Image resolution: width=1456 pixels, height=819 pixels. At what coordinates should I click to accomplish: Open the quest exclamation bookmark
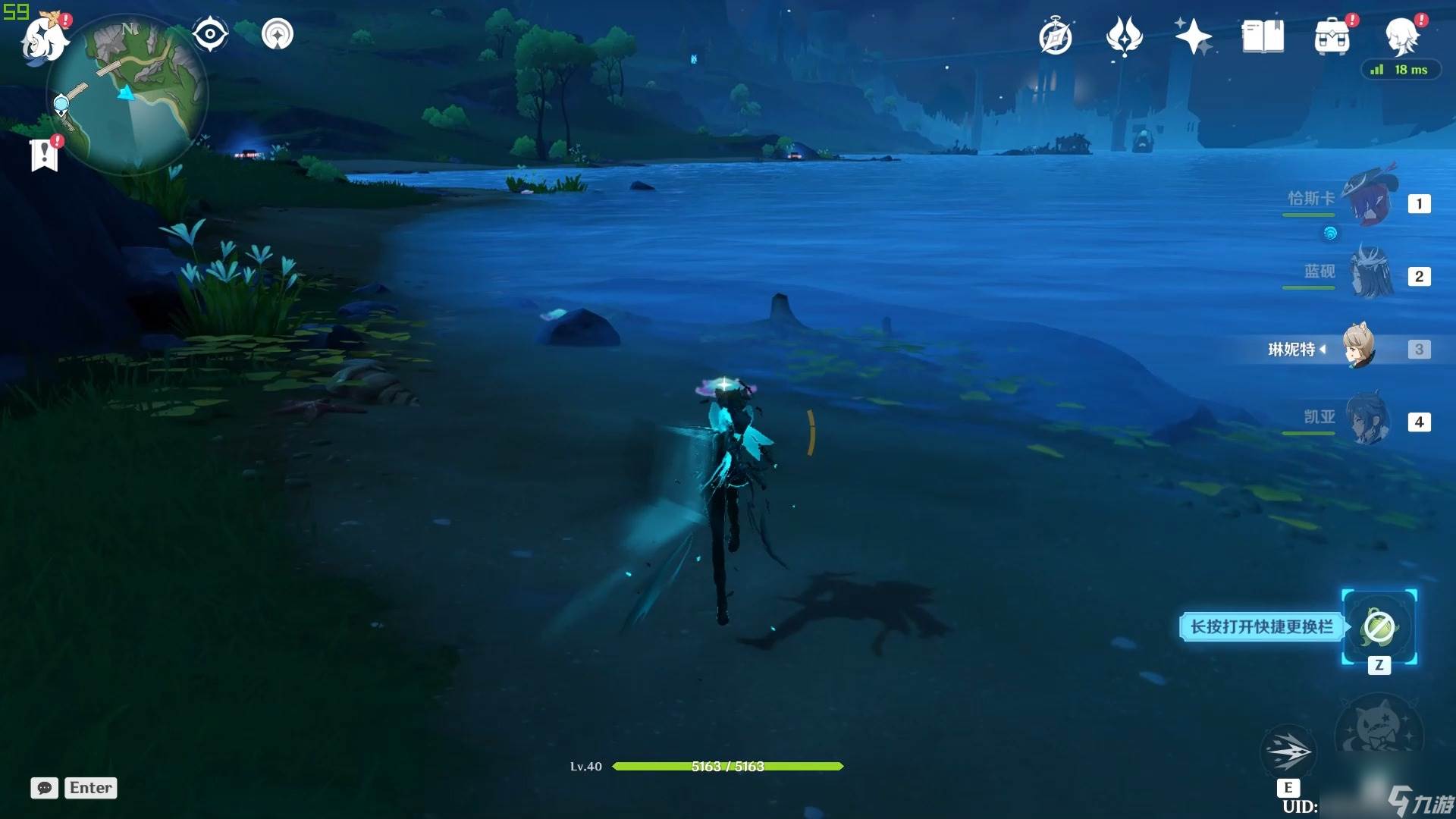[45, 154]
